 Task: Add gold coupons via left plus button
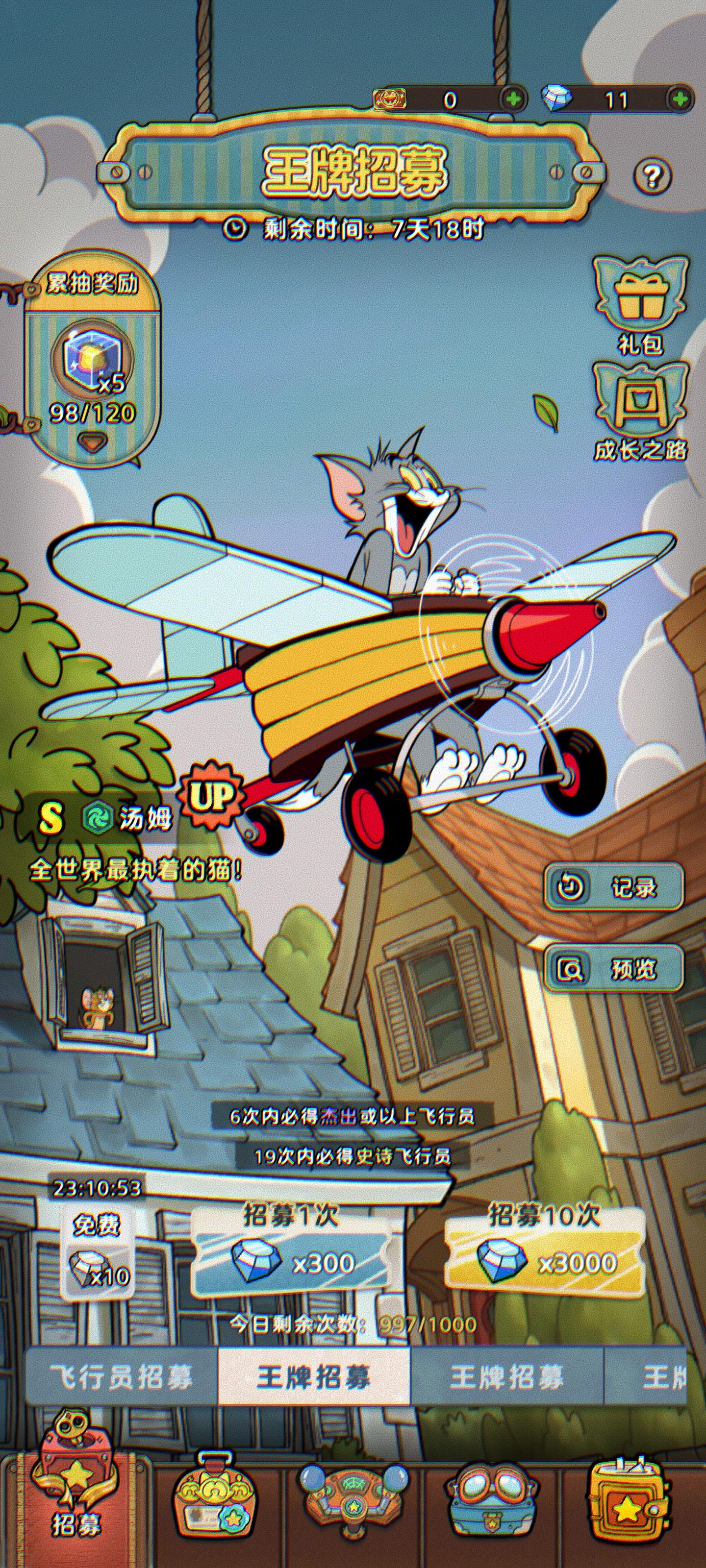tap(515, 98)
